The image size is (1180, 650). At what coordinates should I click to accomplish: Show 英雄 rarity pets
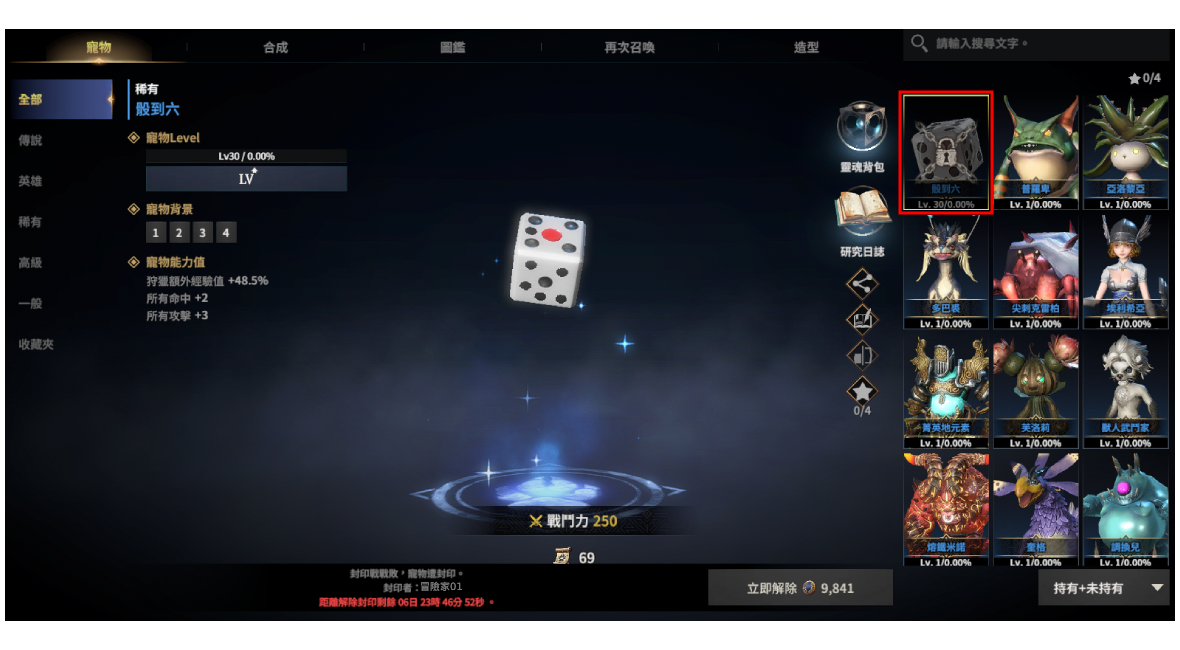31,181
